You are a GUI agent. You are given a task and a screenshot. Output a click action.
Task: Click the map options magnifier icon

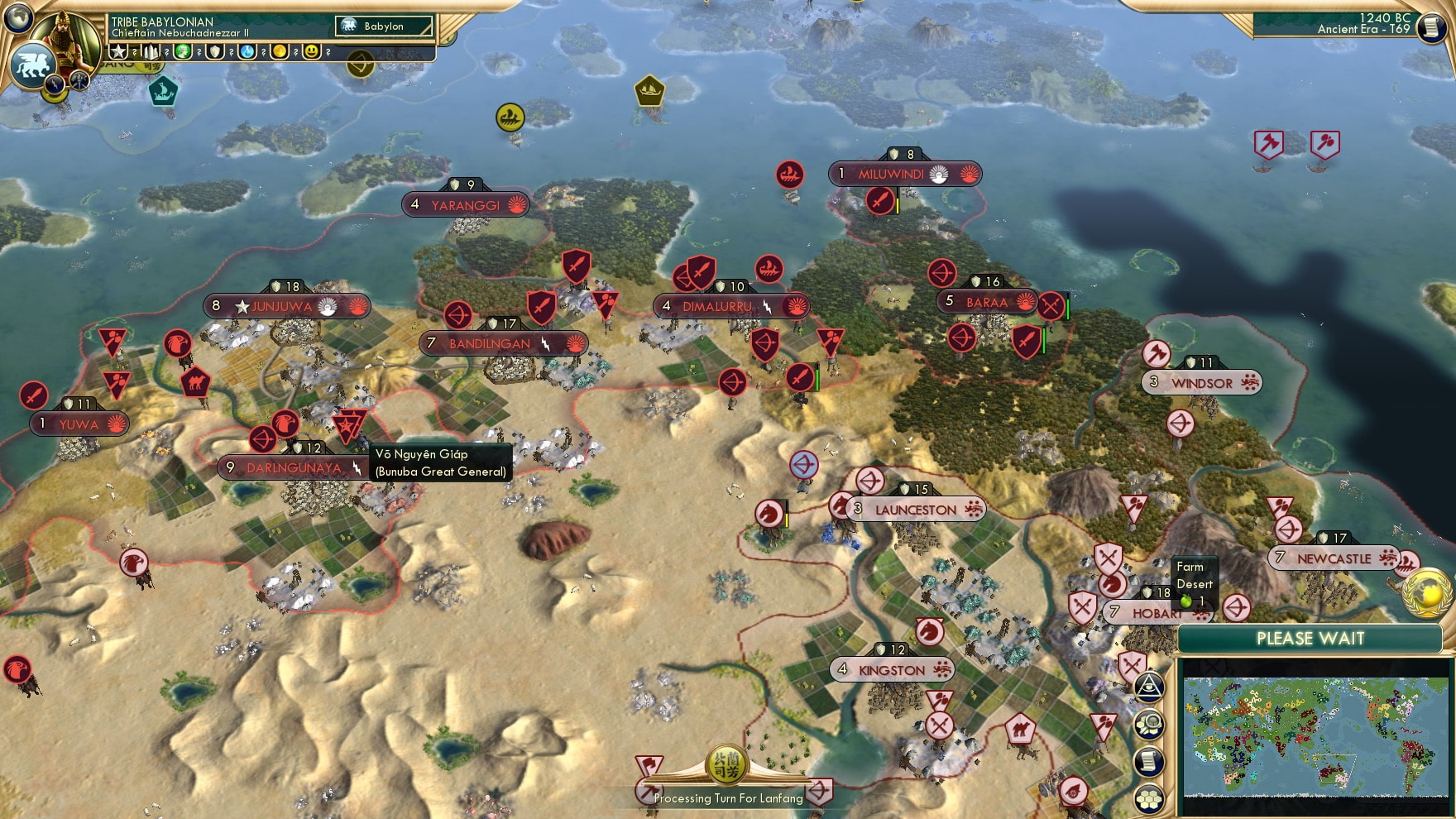pos(1149,722)
